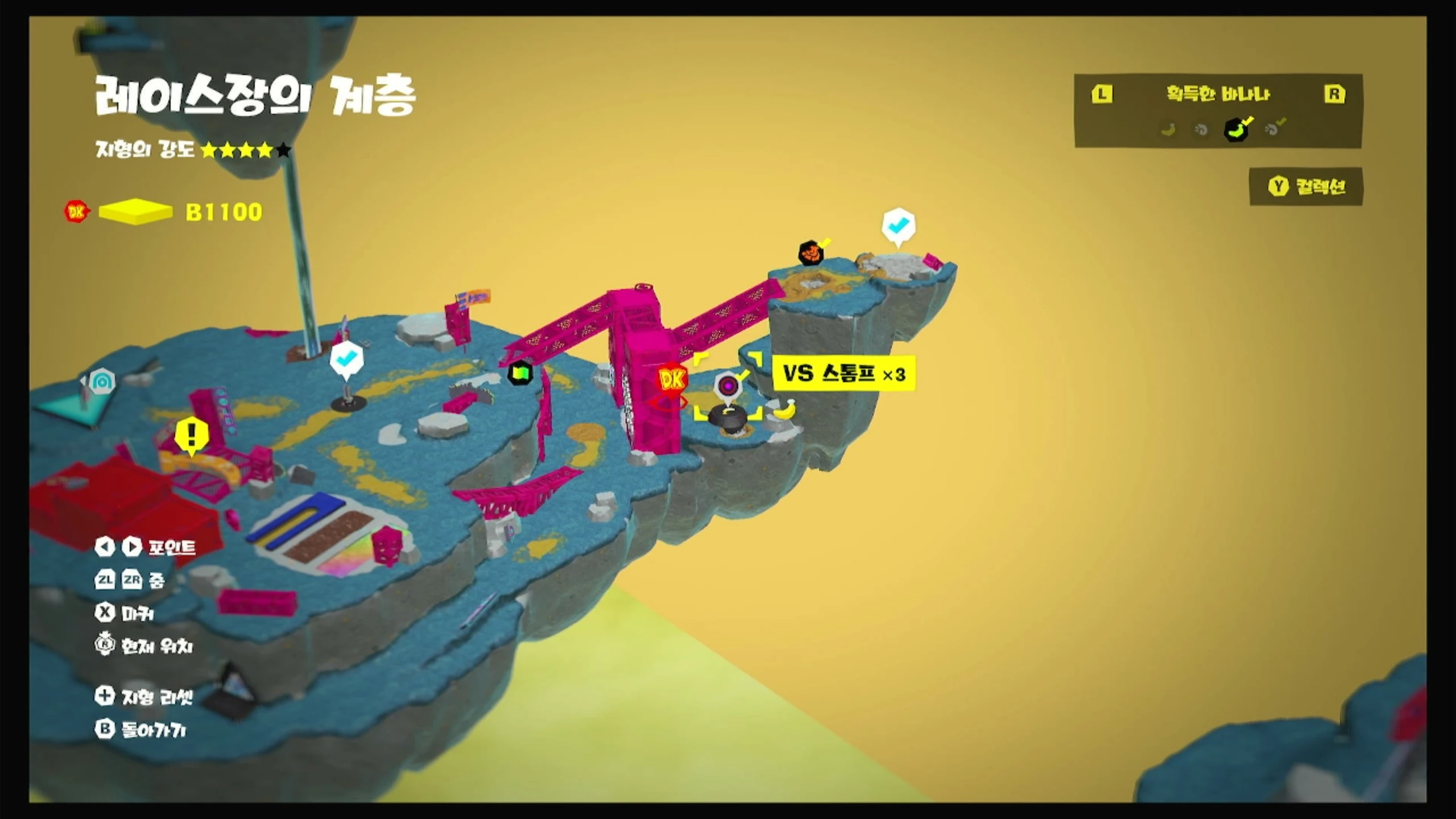Click the yellow VS 스톰프 ×3 label

pos(844,374)
